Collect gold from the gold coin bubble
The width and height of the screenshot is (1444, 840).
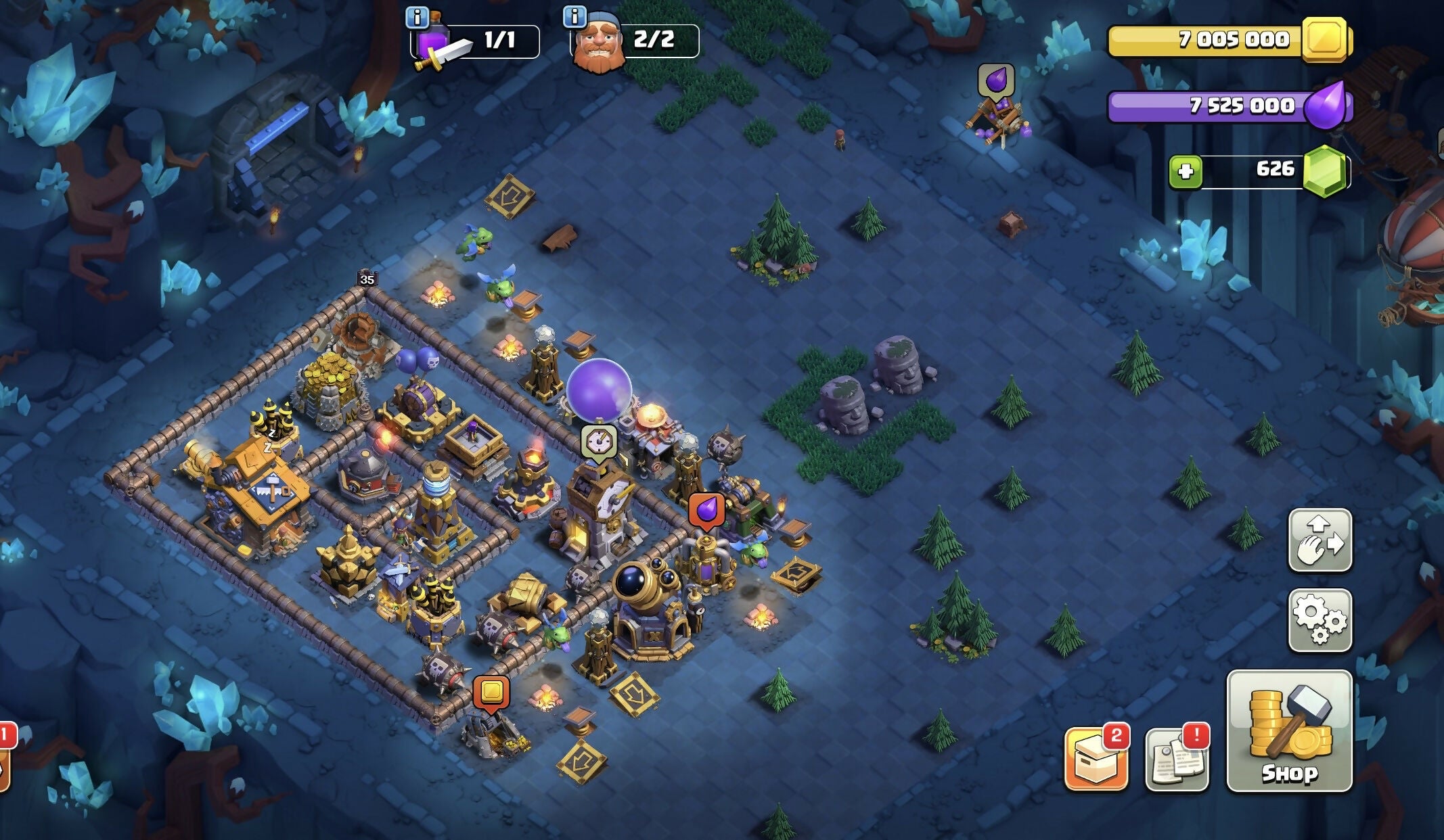(491, 693)
